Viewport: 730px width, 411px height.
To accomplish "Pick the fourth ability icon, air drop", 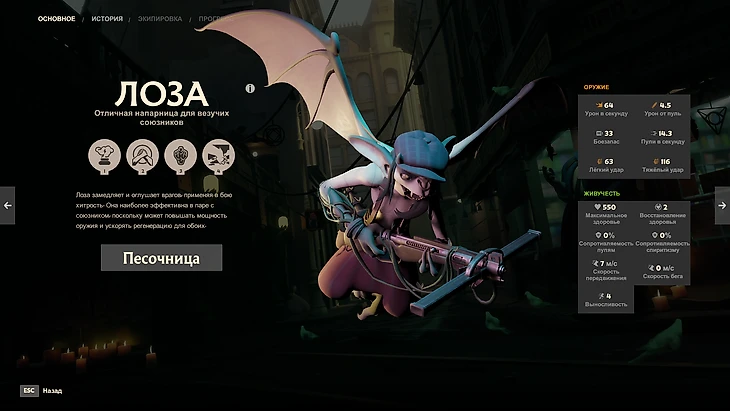I will (x=219, y=156).
